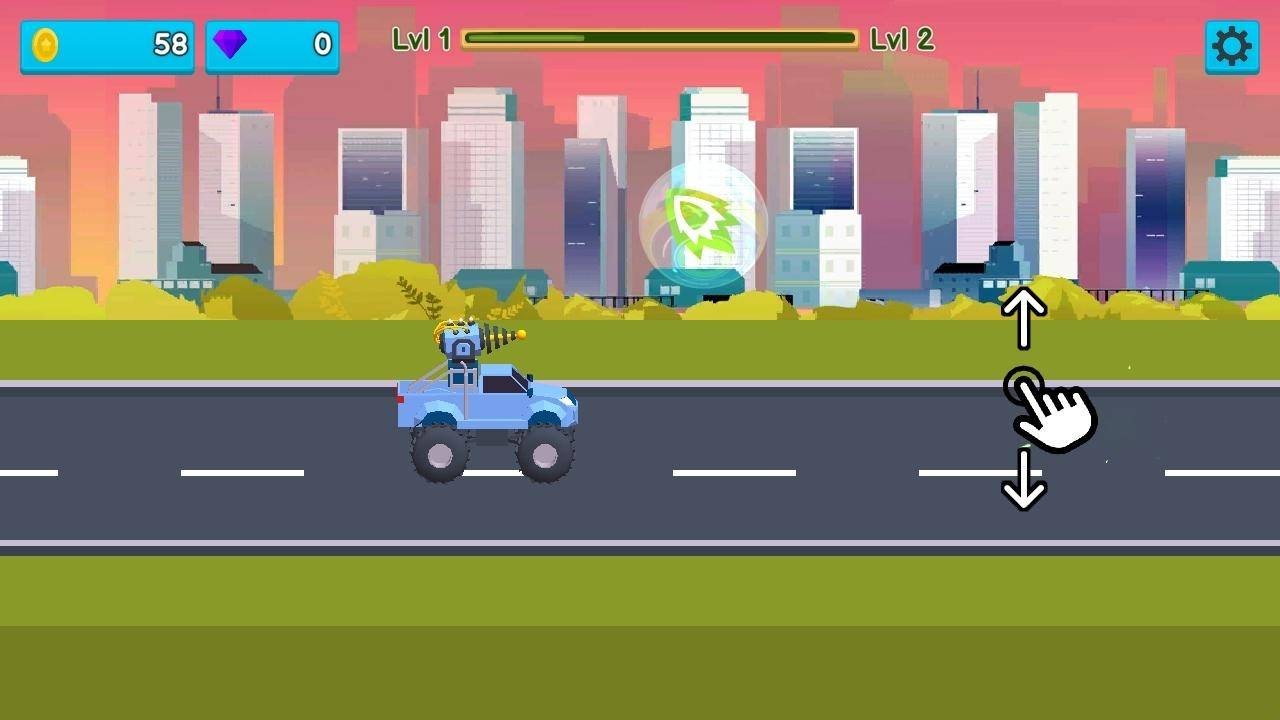This screenshot has width=1280, height=720.
Task: Click the yellow progress bar frame
Action: click(662, 40)
